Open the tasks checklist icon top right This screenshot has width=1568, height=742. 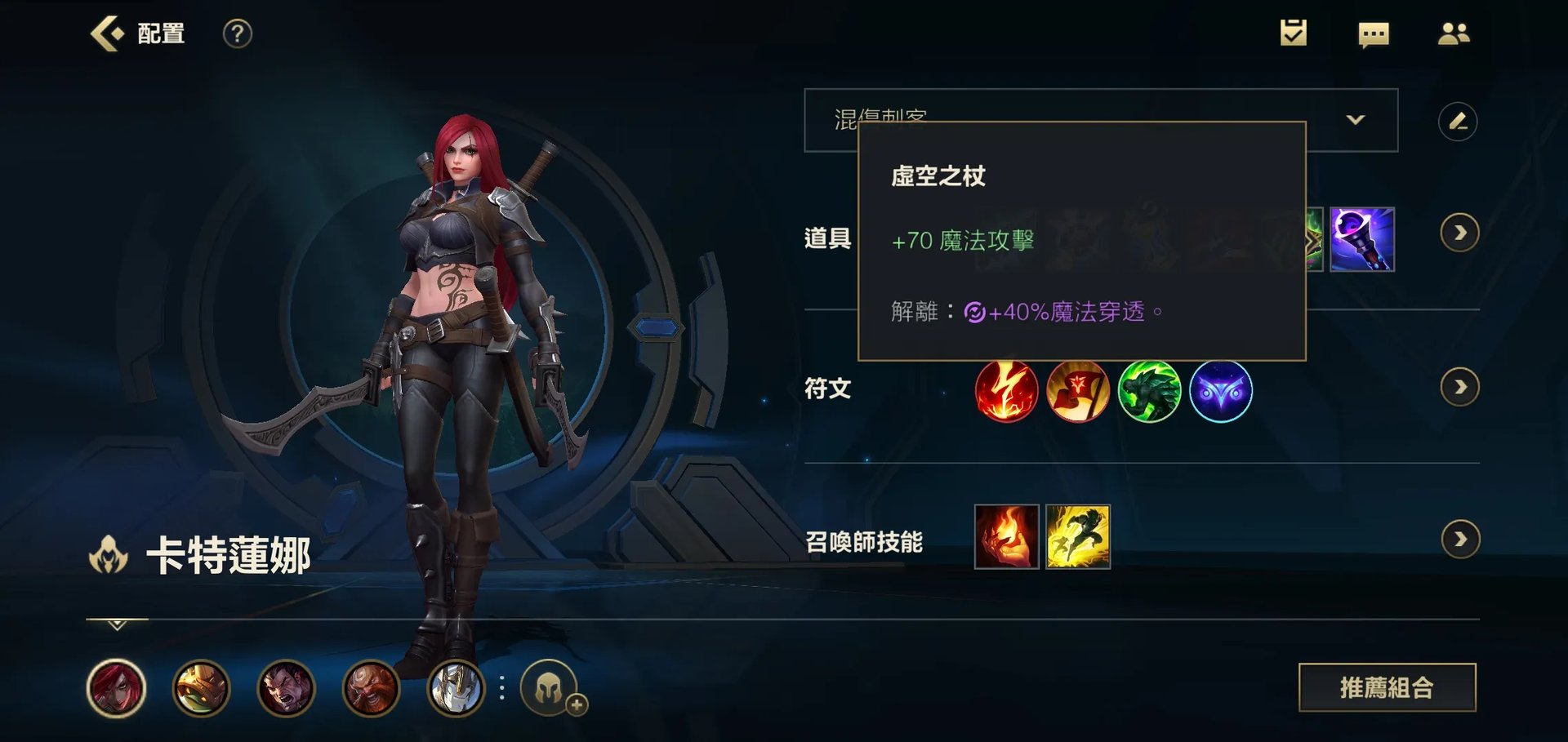(x=1292, y=34)
